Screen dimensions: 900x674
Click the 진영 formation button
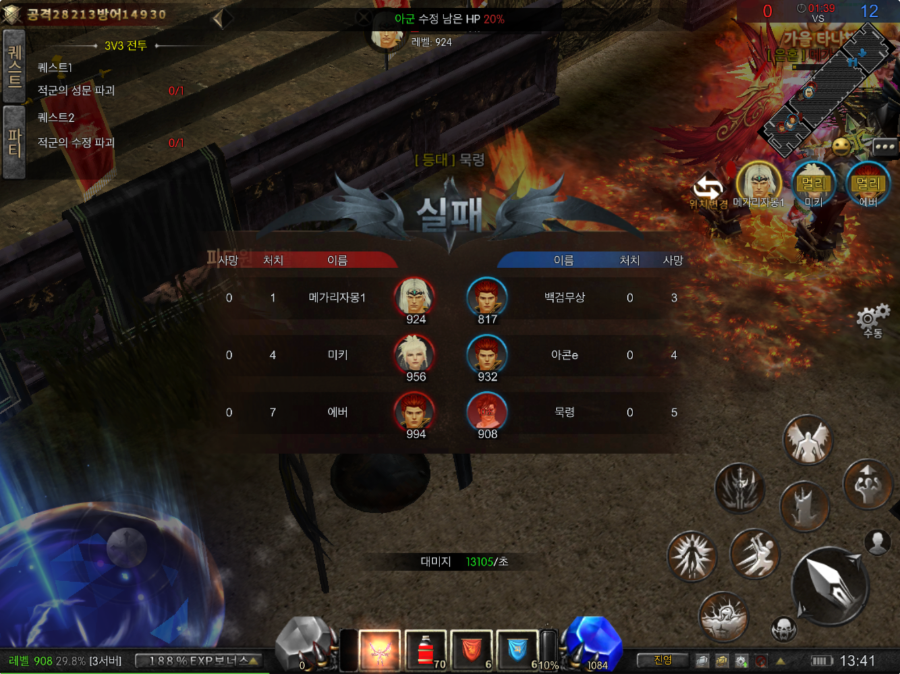(x=662, y=660)
